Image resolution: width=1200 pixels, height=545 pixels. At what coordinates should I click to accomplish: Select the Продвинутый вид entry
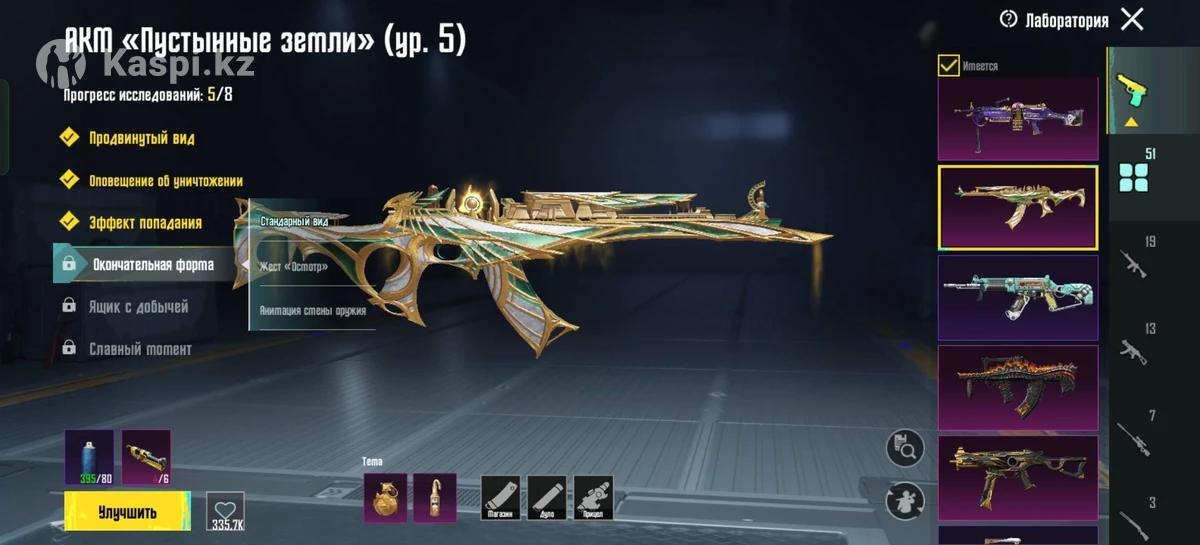(x=141, y=138)
